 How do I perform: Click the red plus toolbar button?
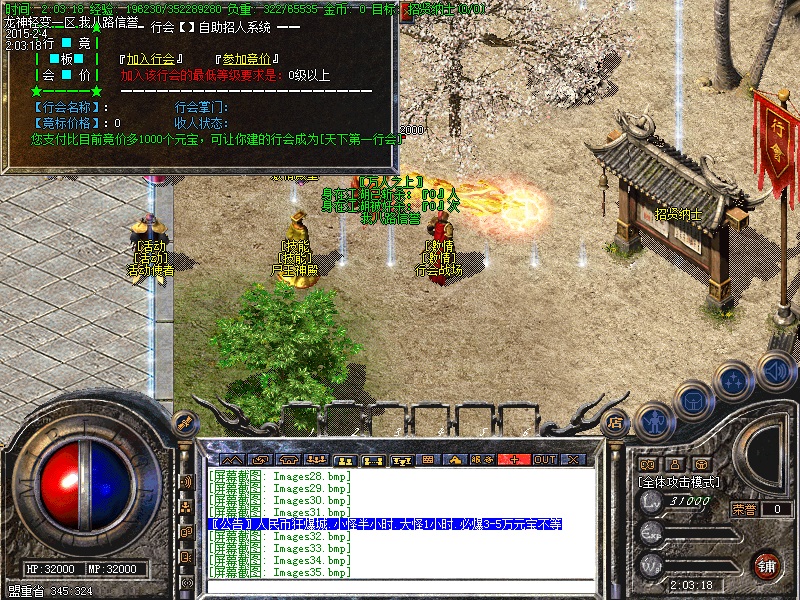tap(515, 459)
